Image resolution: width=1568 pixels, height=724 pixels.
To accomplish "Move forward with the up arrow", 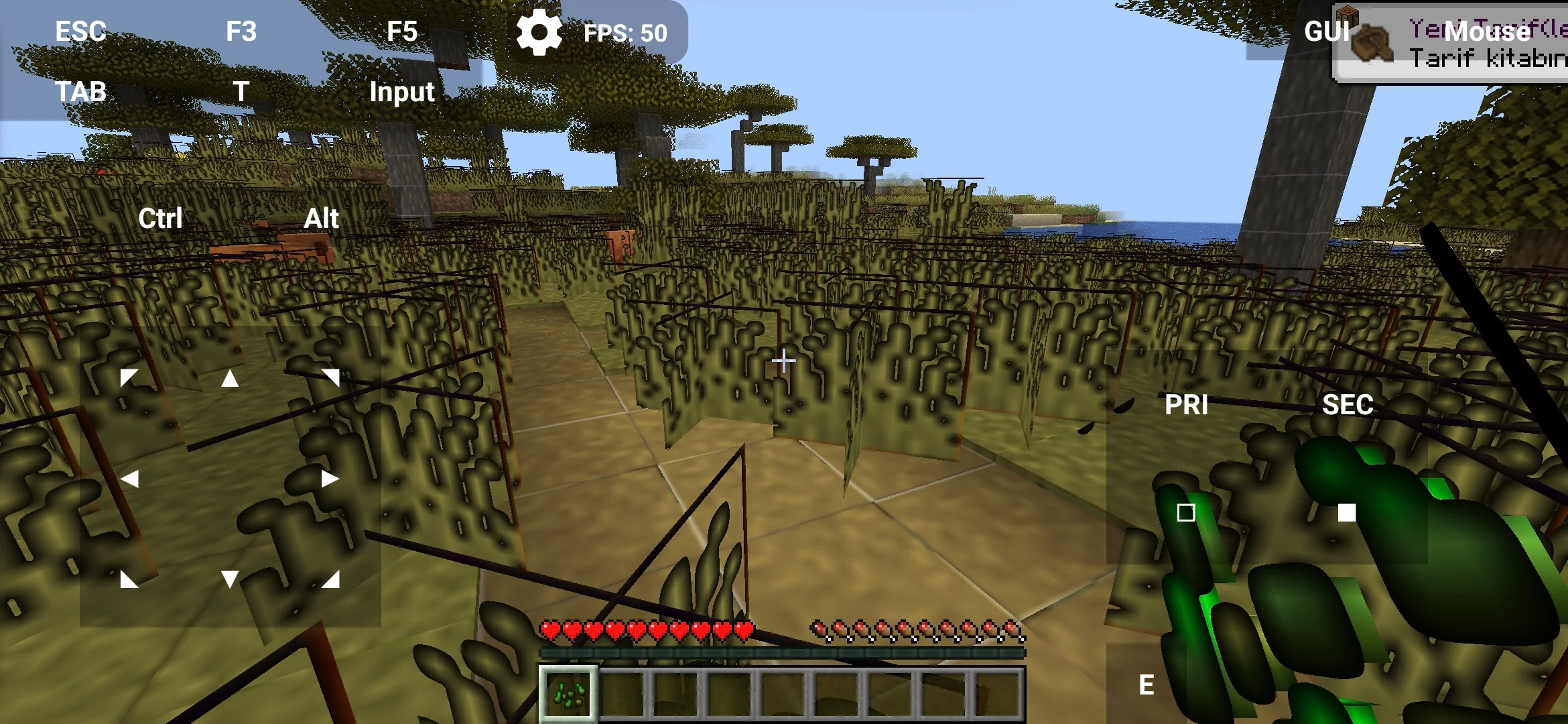I will [x=230, y=379].
